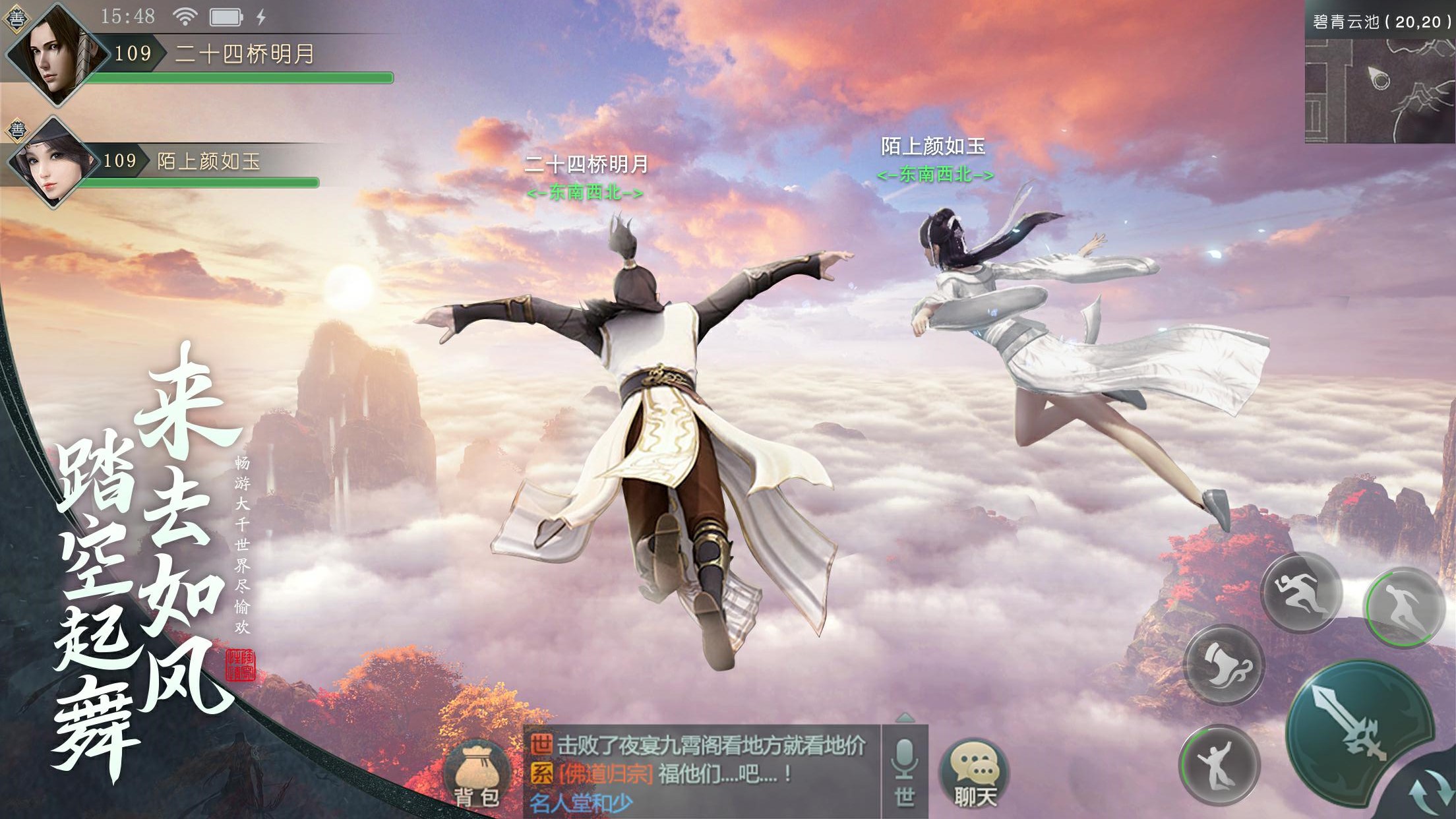Select the 世 channel tag in chat message

pyautogui.click(x=541, y=746)
